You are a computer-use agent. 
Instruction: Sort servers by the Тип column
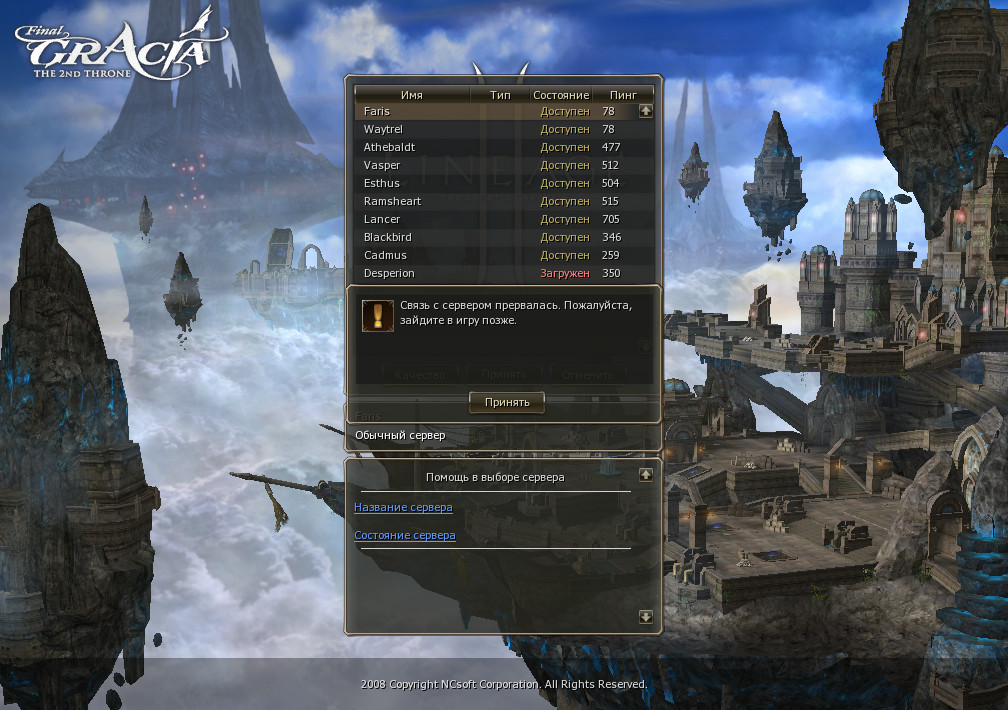coord(500,94)
